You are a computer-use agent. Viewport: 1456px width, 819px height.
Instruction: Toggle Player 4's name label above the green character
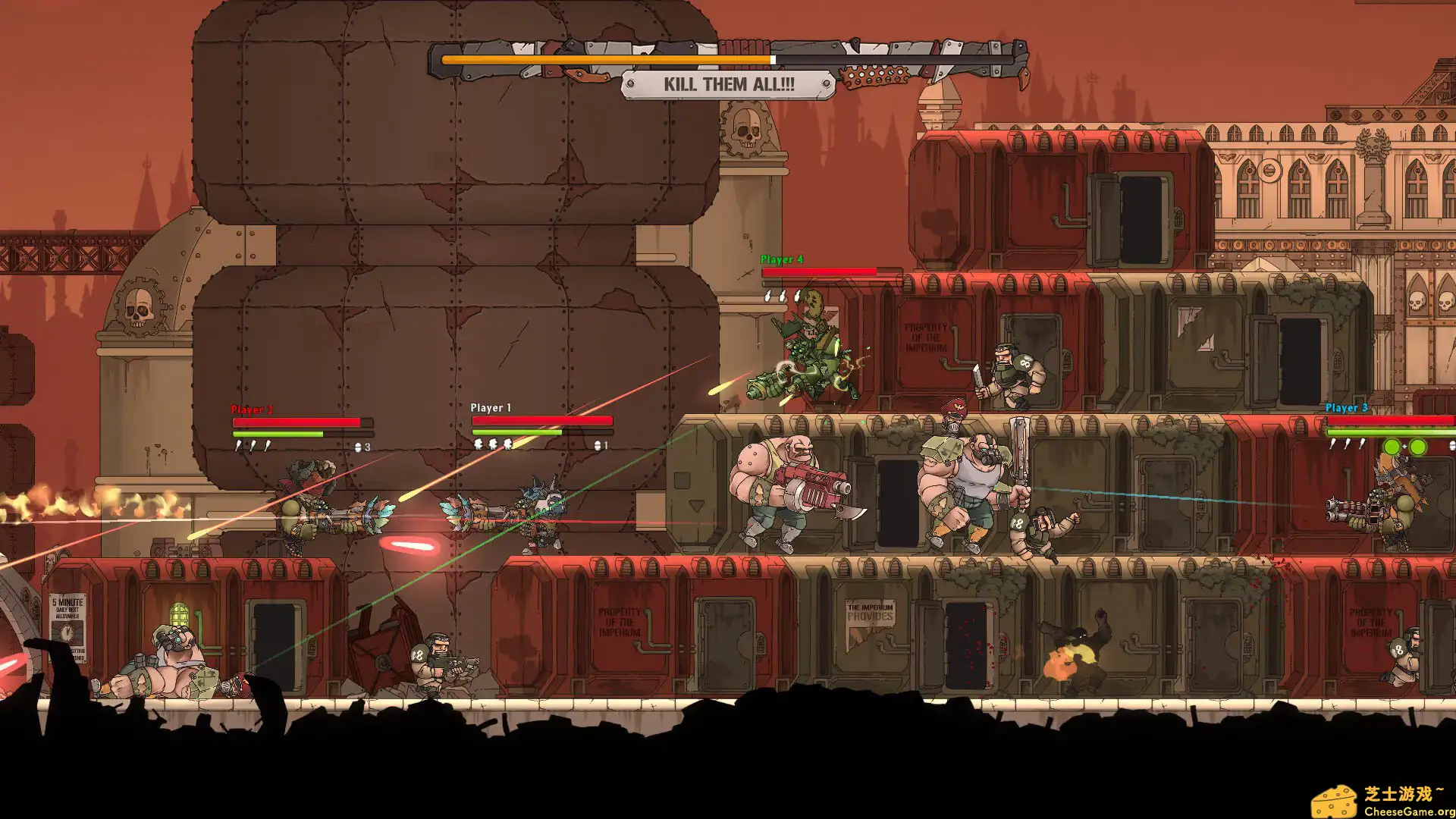(781, 259)
